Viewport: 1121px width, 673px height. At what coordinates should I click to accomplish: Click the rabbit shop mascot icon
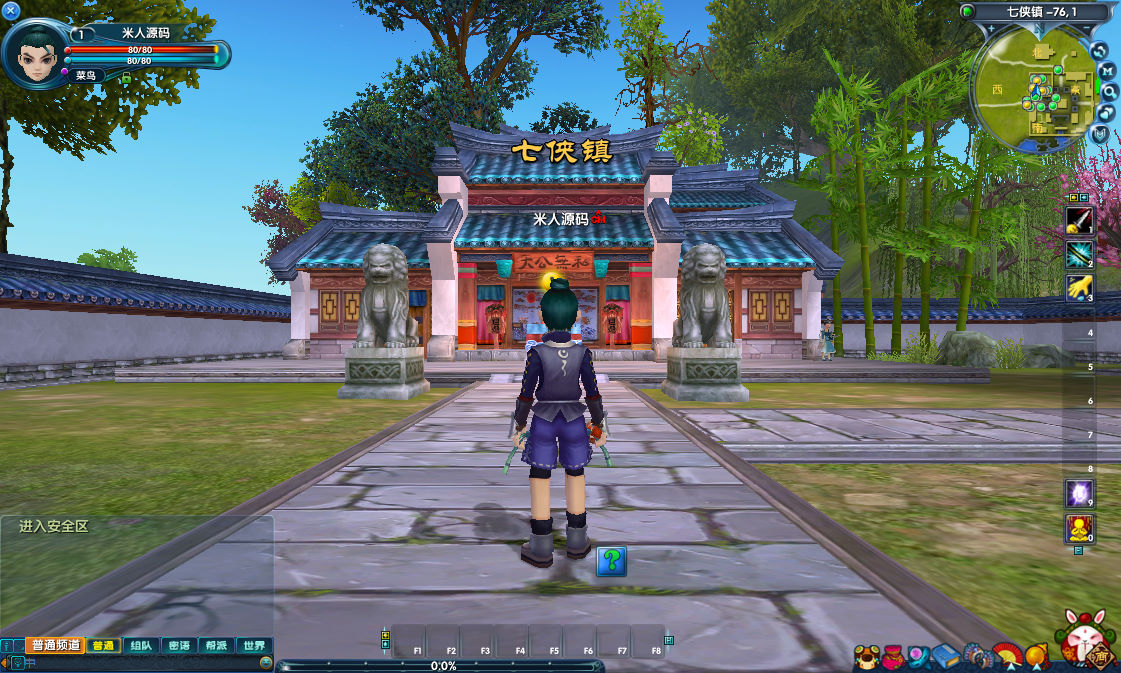(x=1083, y=640)
